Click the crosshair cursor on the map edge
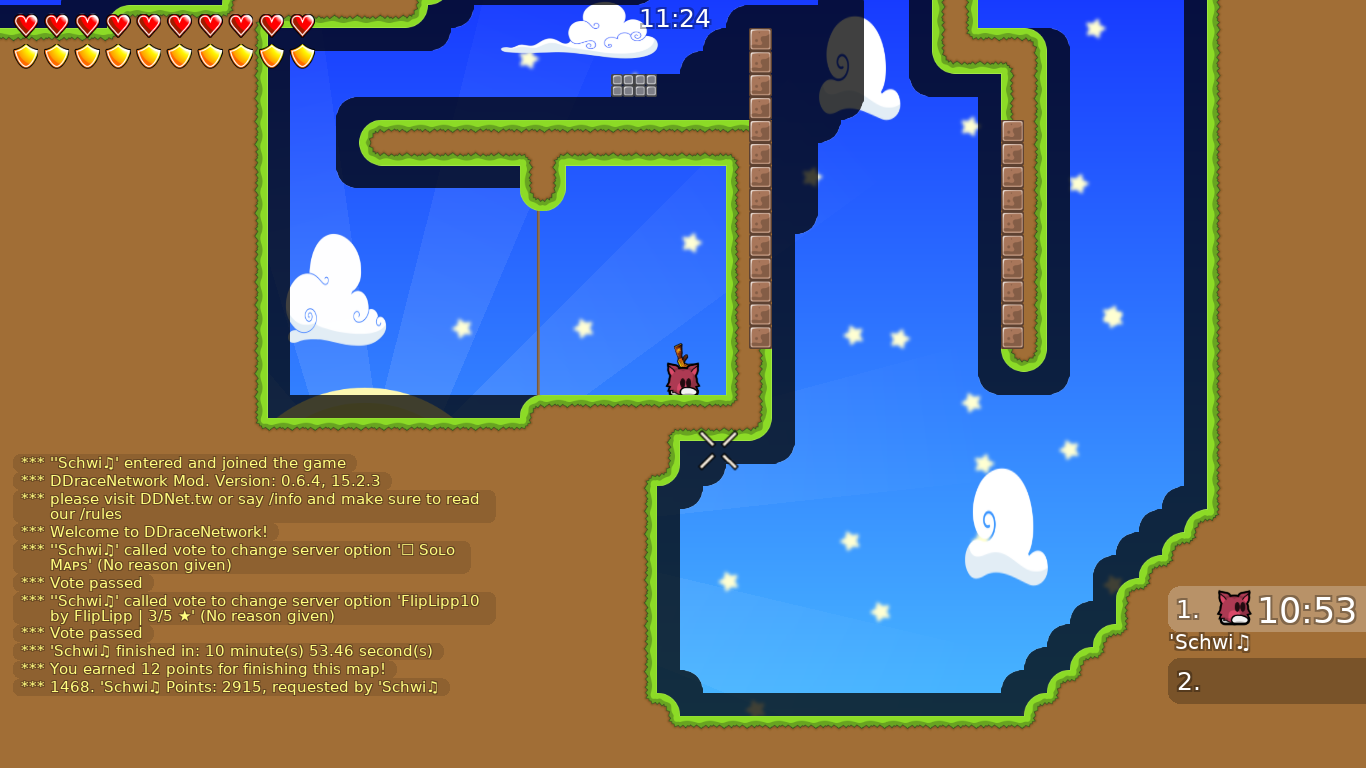 click(719, 451)
